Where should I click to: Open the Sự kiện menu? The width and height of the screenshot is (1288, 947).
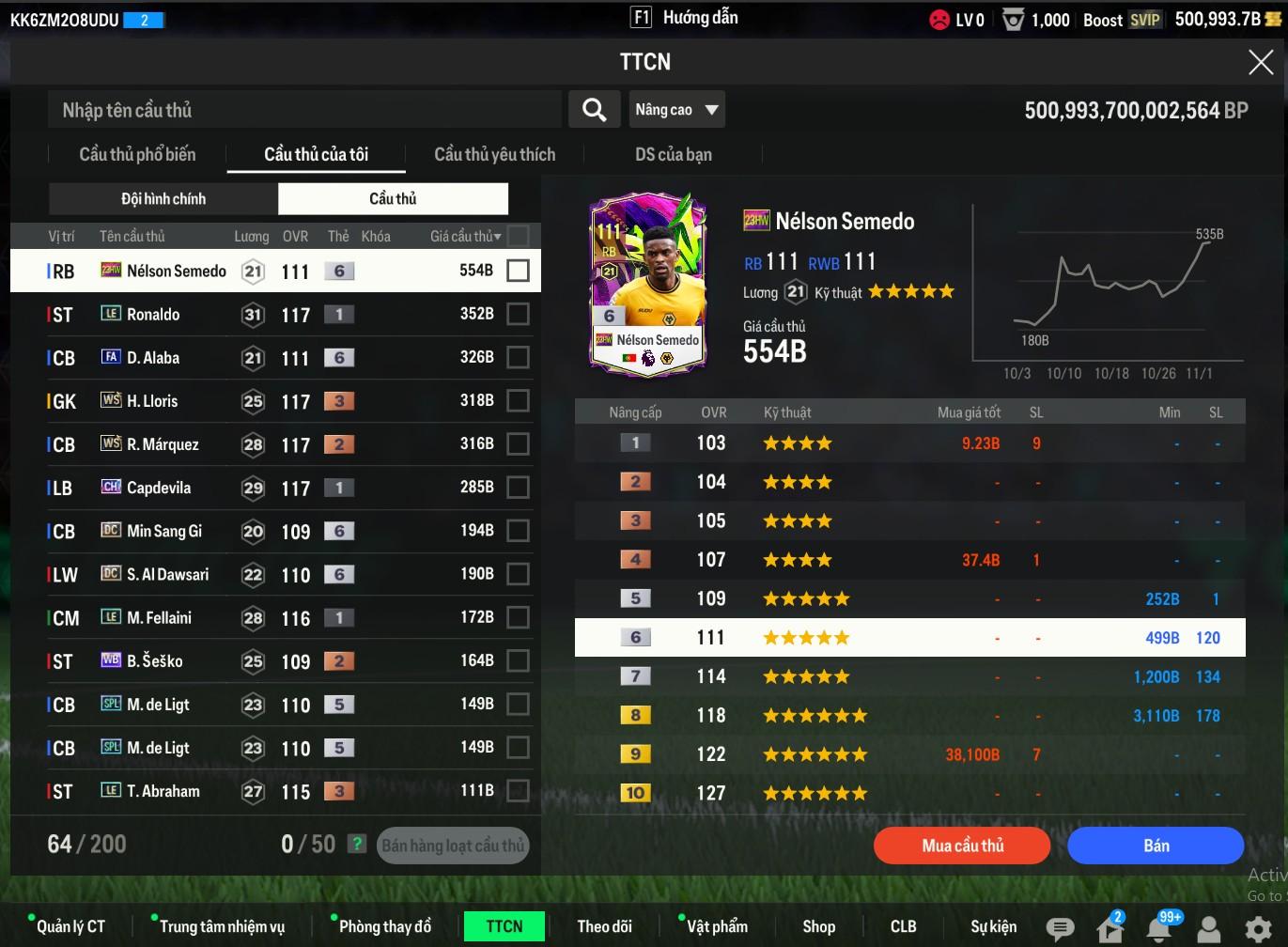point(993,926)
